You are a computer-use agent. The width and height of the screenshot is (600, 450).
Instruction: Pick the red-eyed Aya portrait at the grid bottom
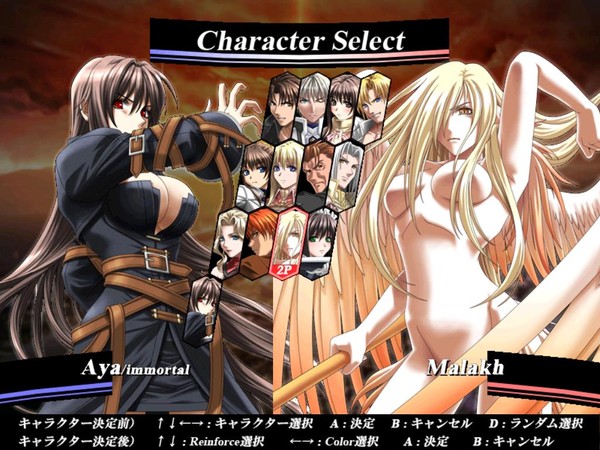tap(206, 302)
